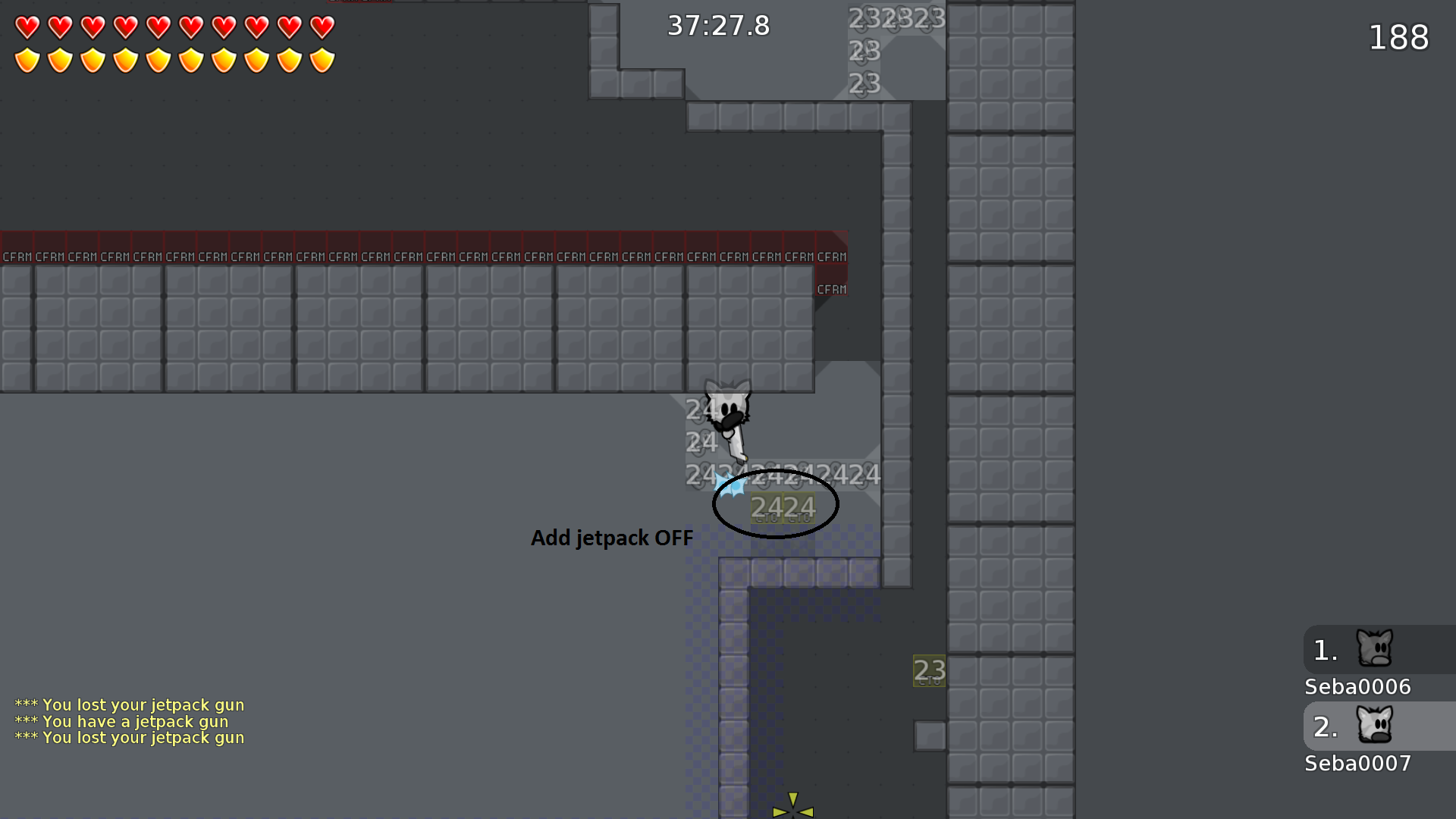Select the Seba0006 scoreboard entry

pyautogui.click(x=1357, y=686)
